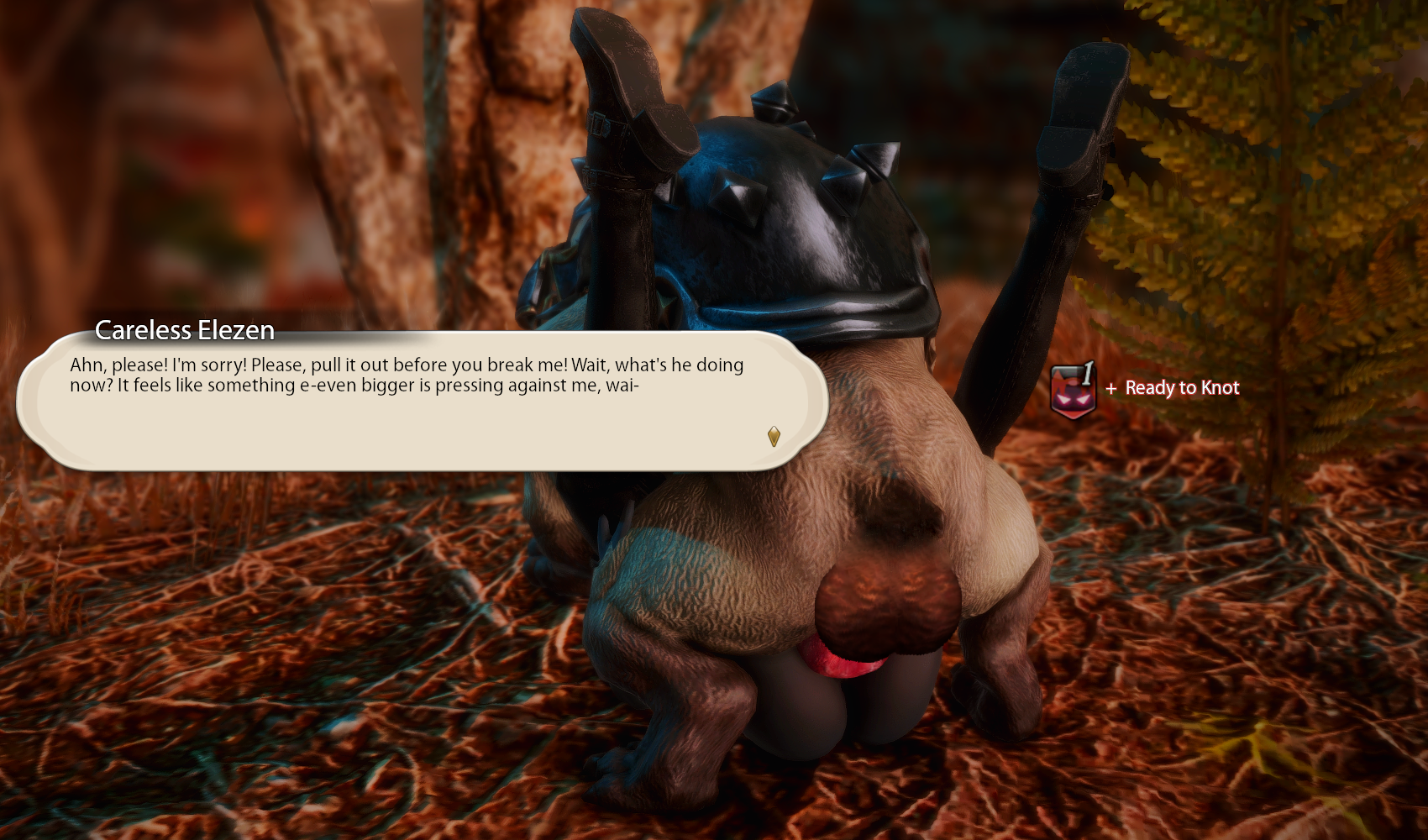Click the red status effect icon

(x=1073, y=391)
